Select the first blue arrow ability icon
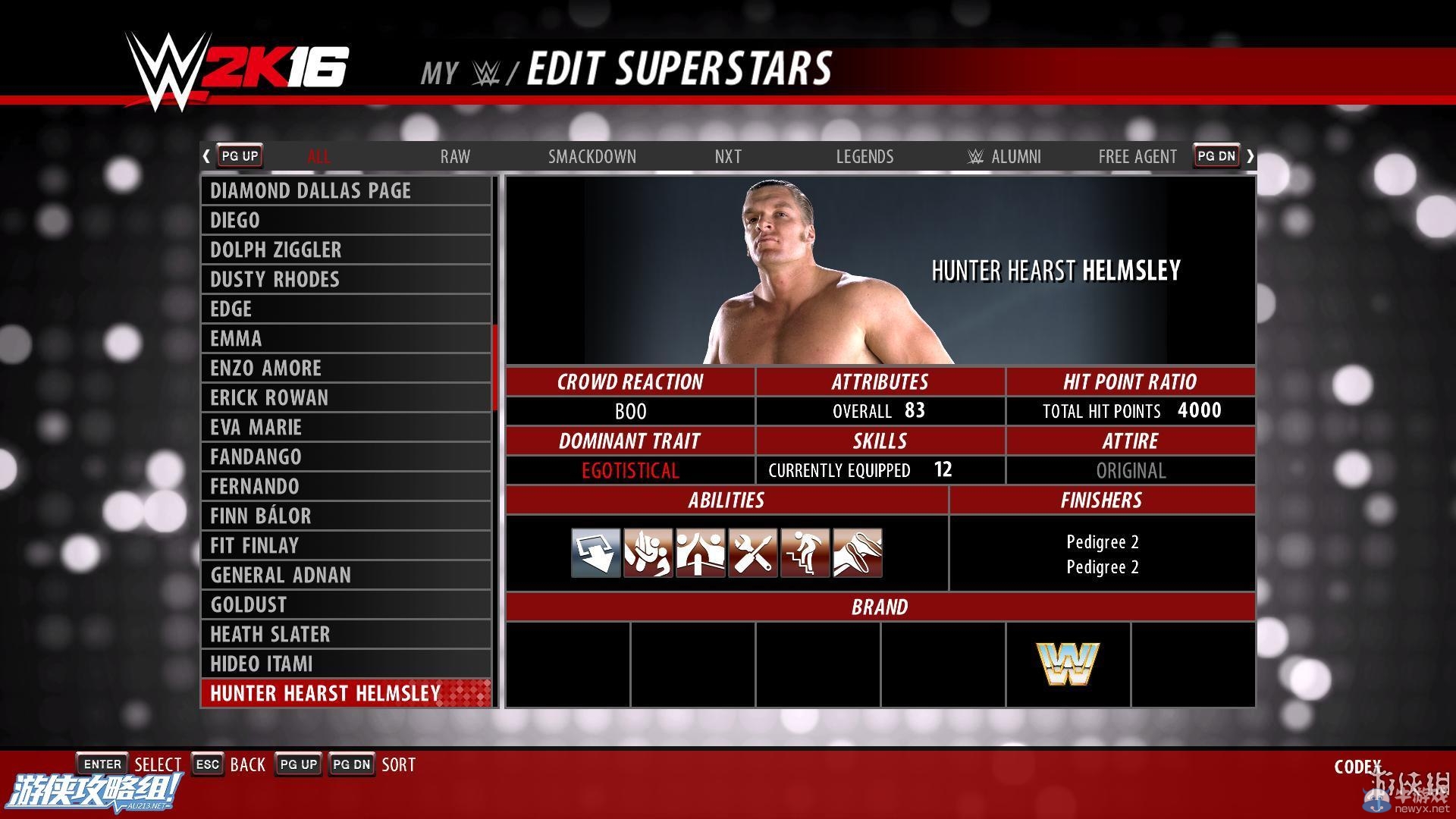 (x=596, y=553)
